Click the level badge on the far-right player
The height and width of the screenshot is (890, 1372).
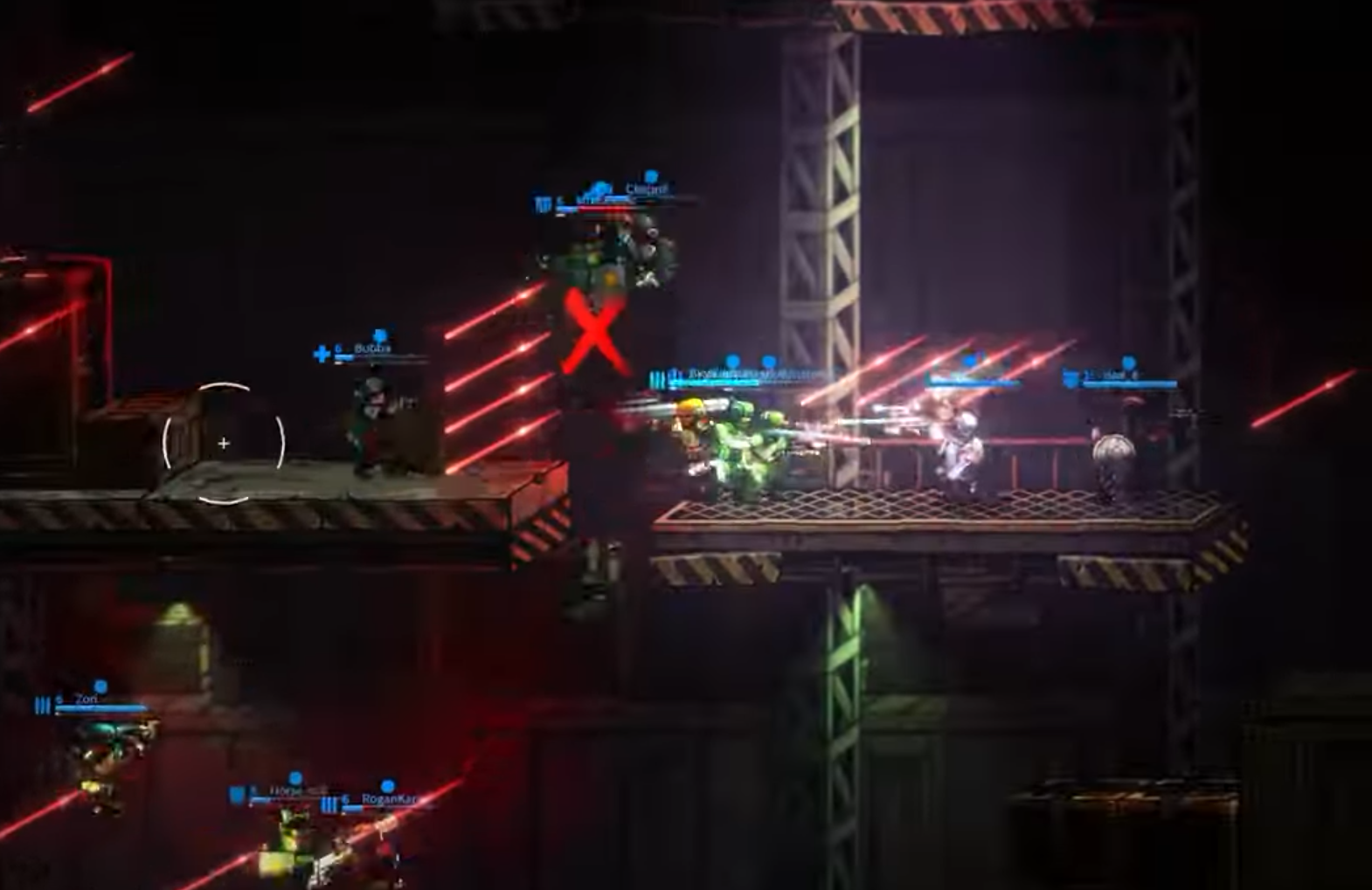[x=1088, y=374]
